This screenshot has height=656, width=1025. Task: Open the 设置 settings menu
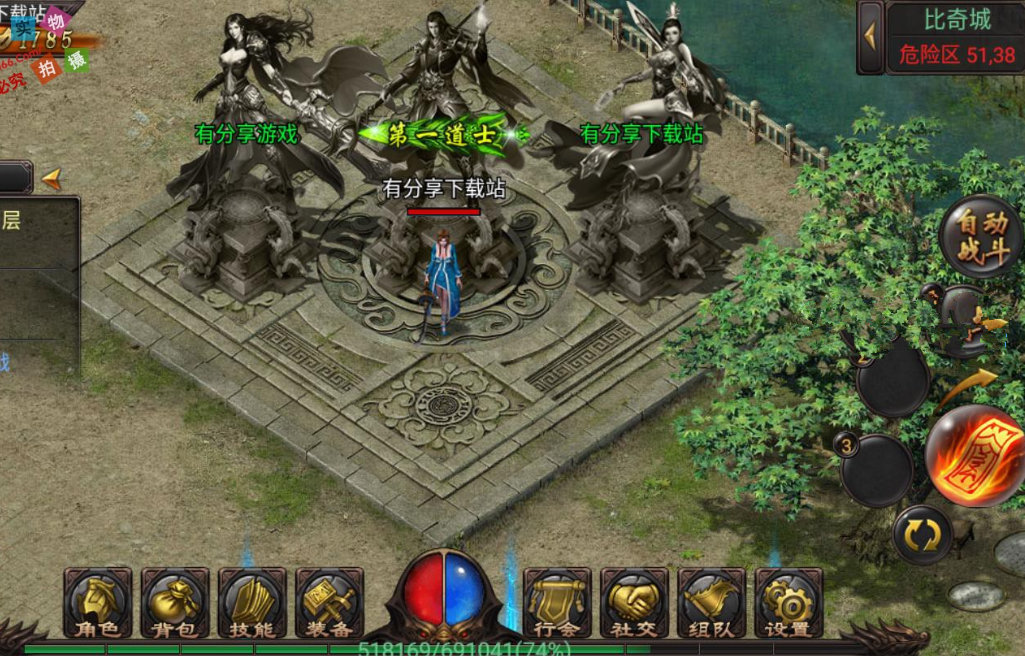[788, 604]
